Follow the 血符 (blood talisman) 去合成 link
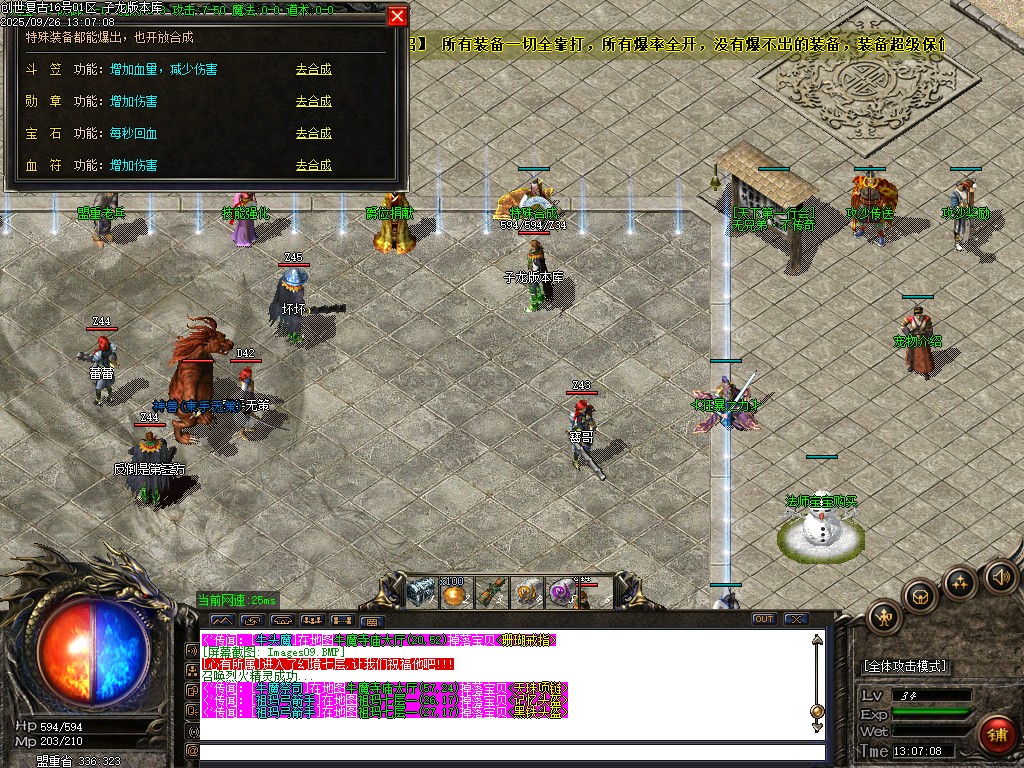 pyautogui.click(x=313, y=166)
